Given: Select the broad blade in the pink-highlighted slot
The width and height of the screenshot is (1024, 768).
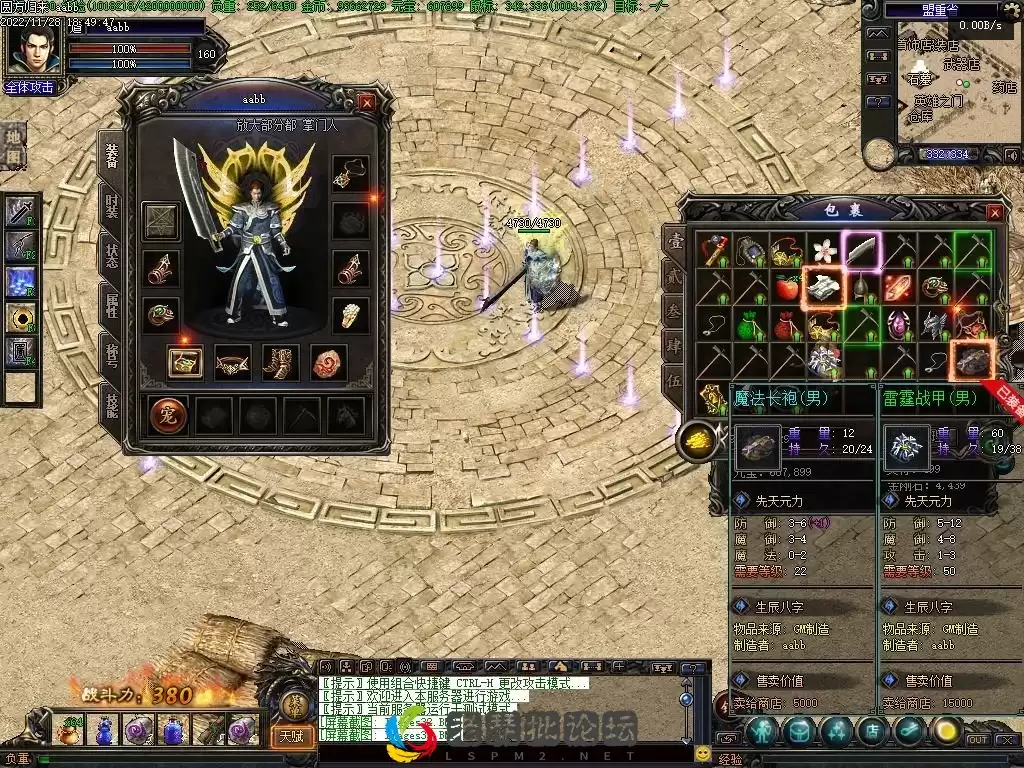Looking at the screenshot, I should click(x=861, y=250).
